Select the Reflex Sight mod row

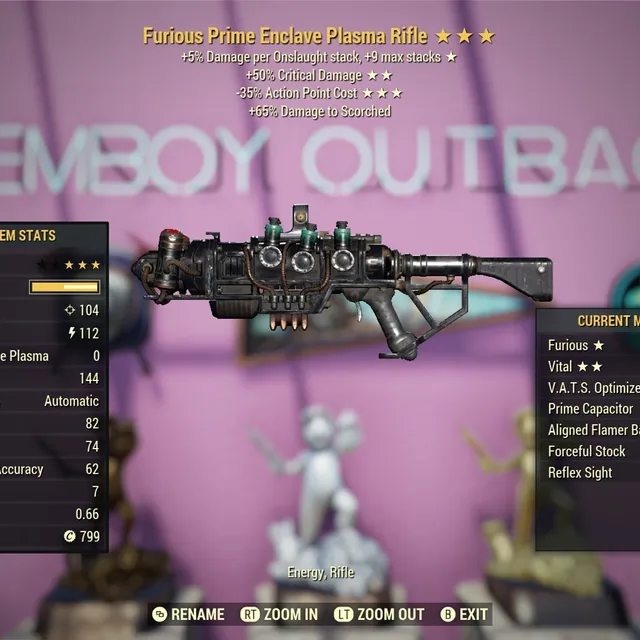click(x=580, y=472)
